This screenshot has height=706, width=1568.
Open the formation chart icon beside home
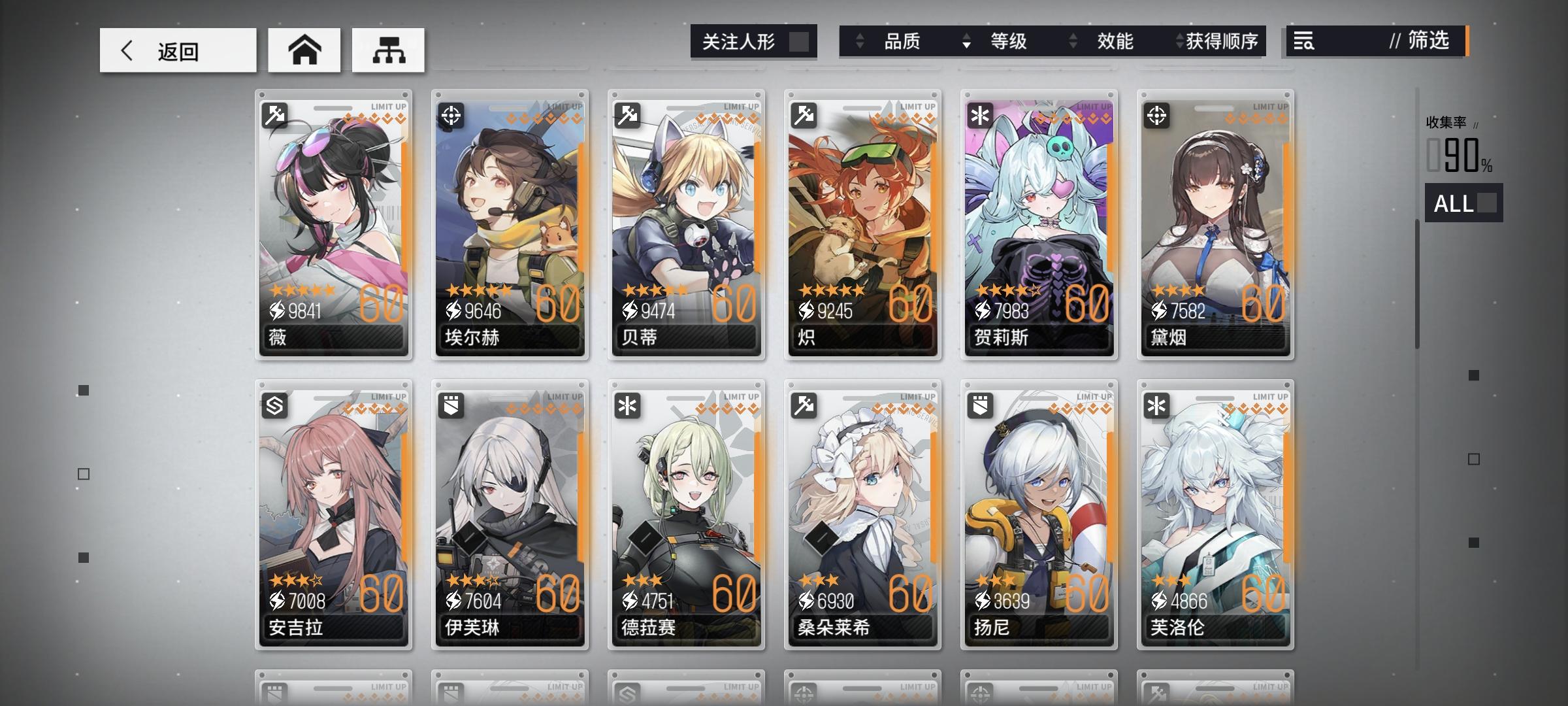pyautogui.click(x=388, y=50)
